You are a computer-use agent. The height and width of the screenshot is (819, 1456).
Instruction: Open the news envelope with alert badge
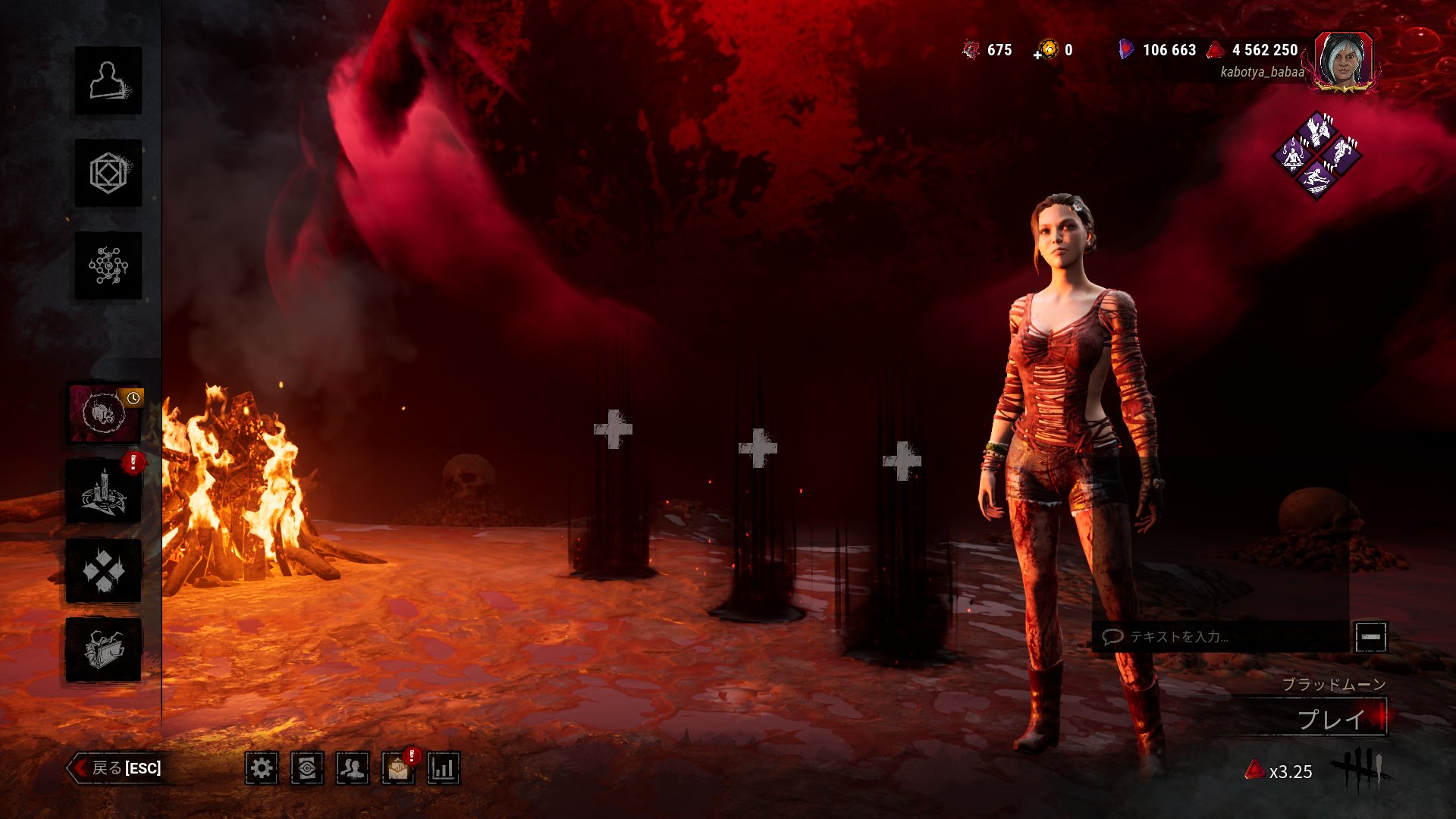(398, 769)
